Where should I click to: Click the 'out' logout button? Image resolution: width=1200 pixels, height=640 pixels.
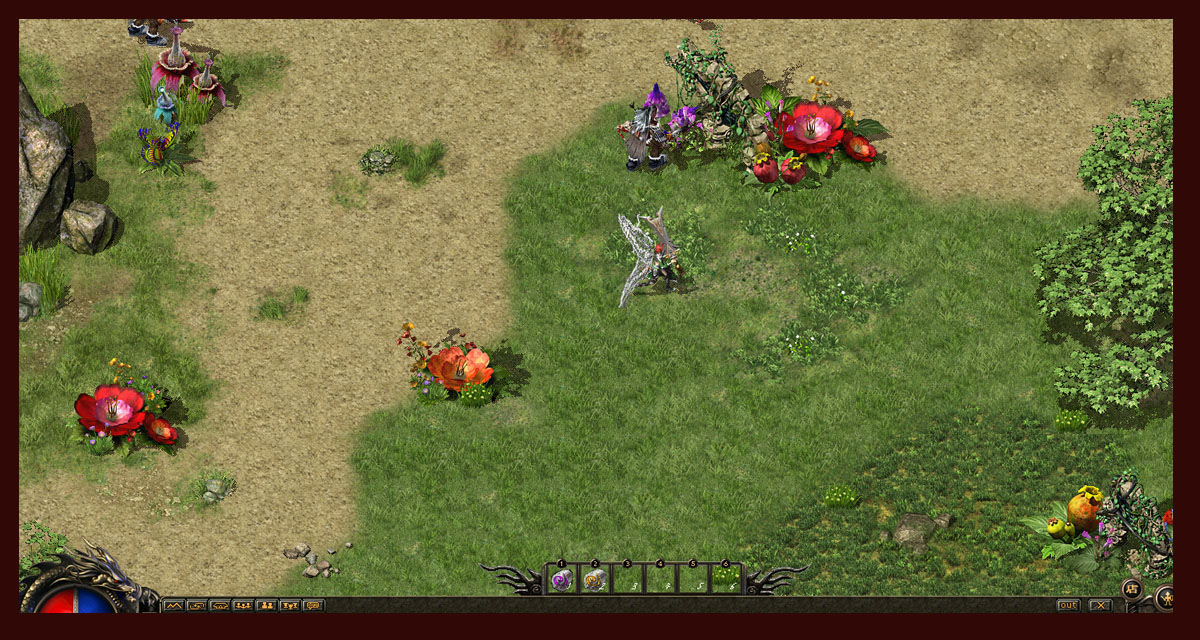[1069, 605]
